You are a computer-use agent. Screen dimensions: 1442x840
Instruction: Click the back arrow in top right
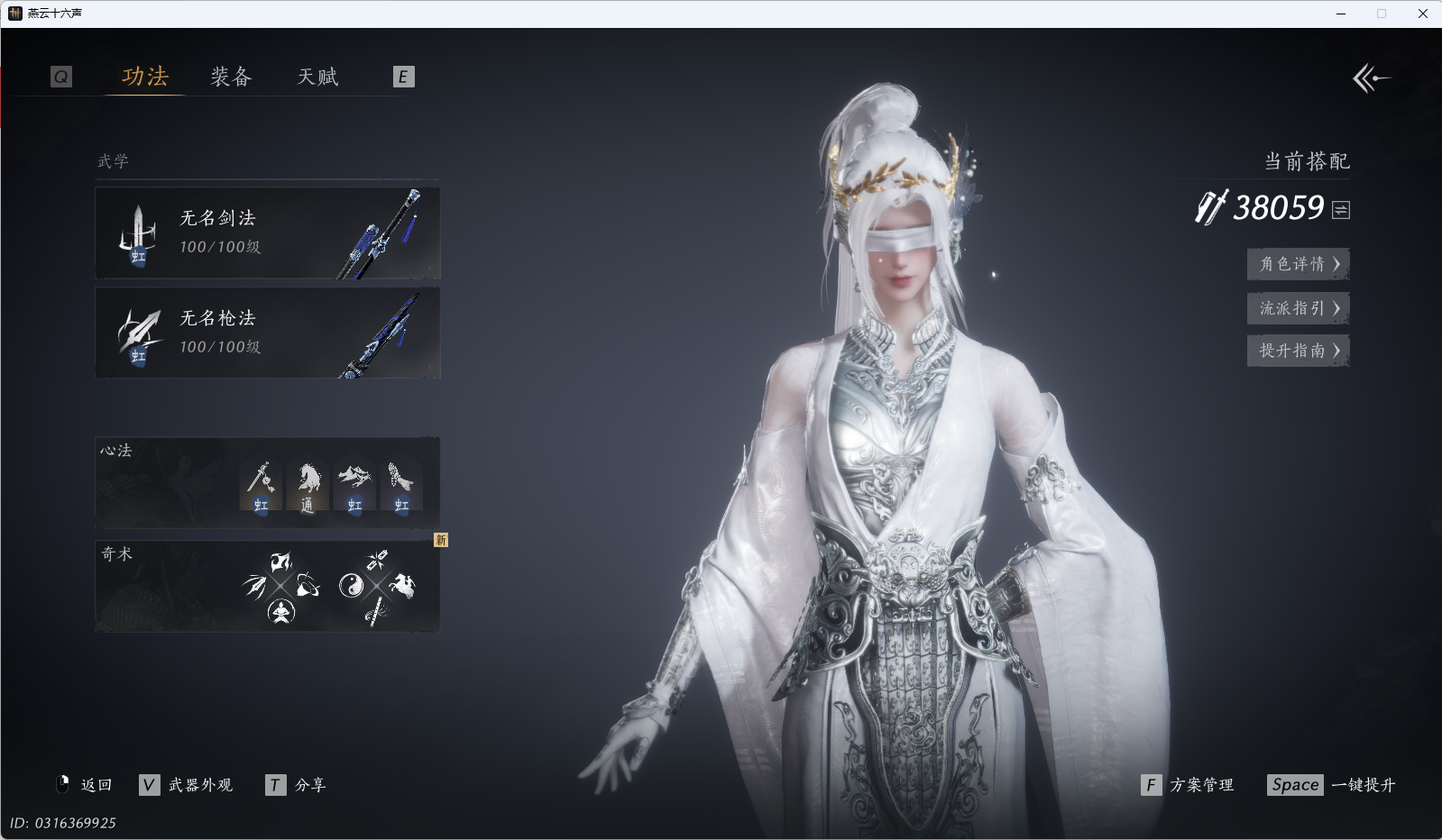pos(1371,78)
